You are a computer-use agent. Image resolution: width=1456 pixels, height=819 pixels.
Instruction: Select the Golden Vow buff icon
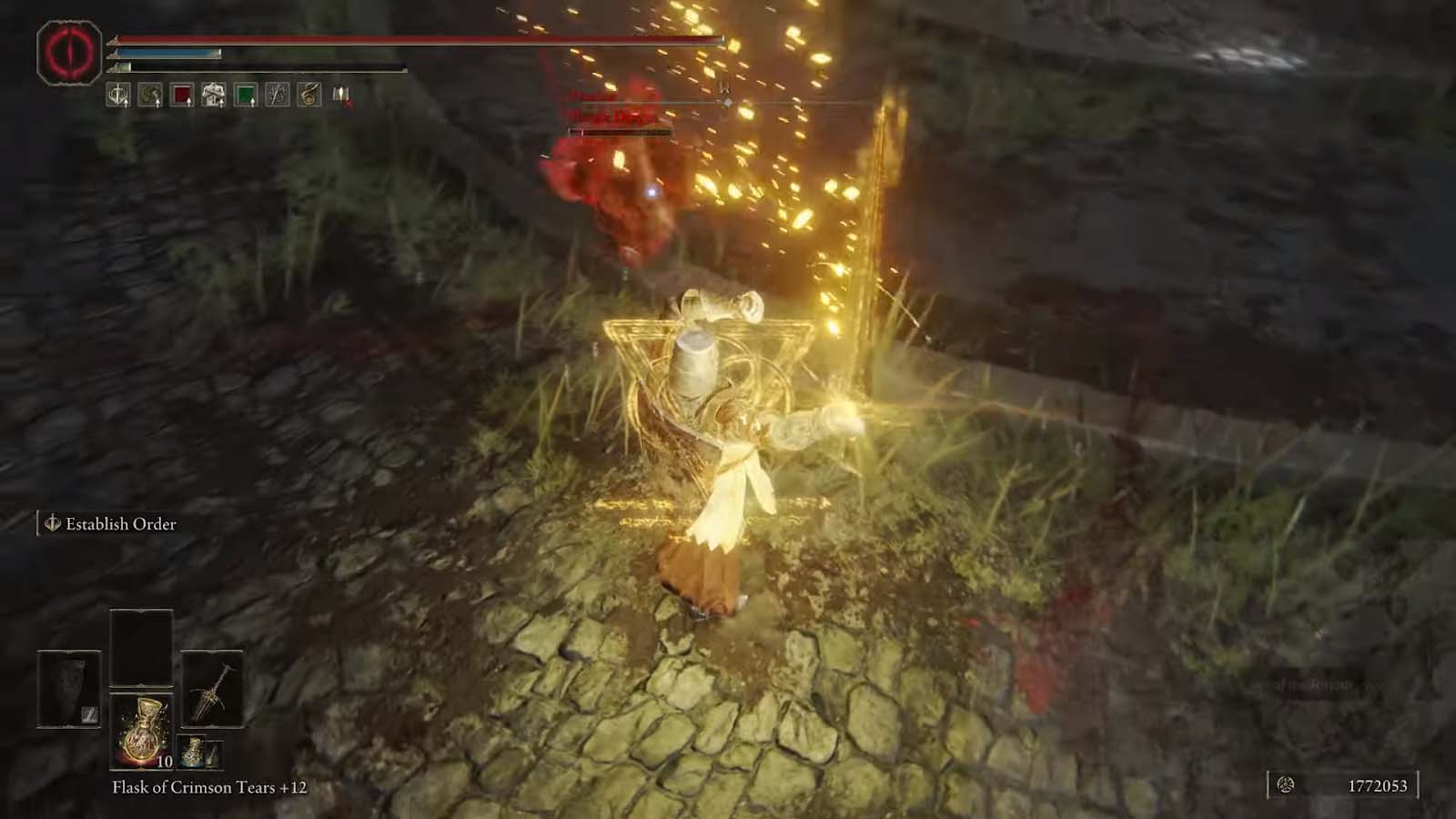(116, 94)
